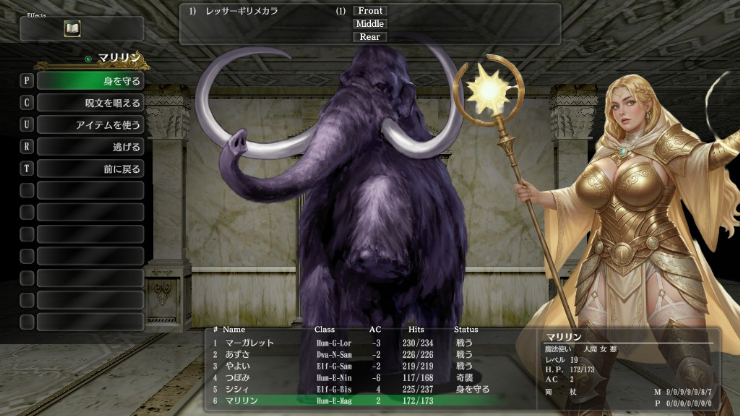
Task: Select the Rear row label
Action: [x=370, y=37]
